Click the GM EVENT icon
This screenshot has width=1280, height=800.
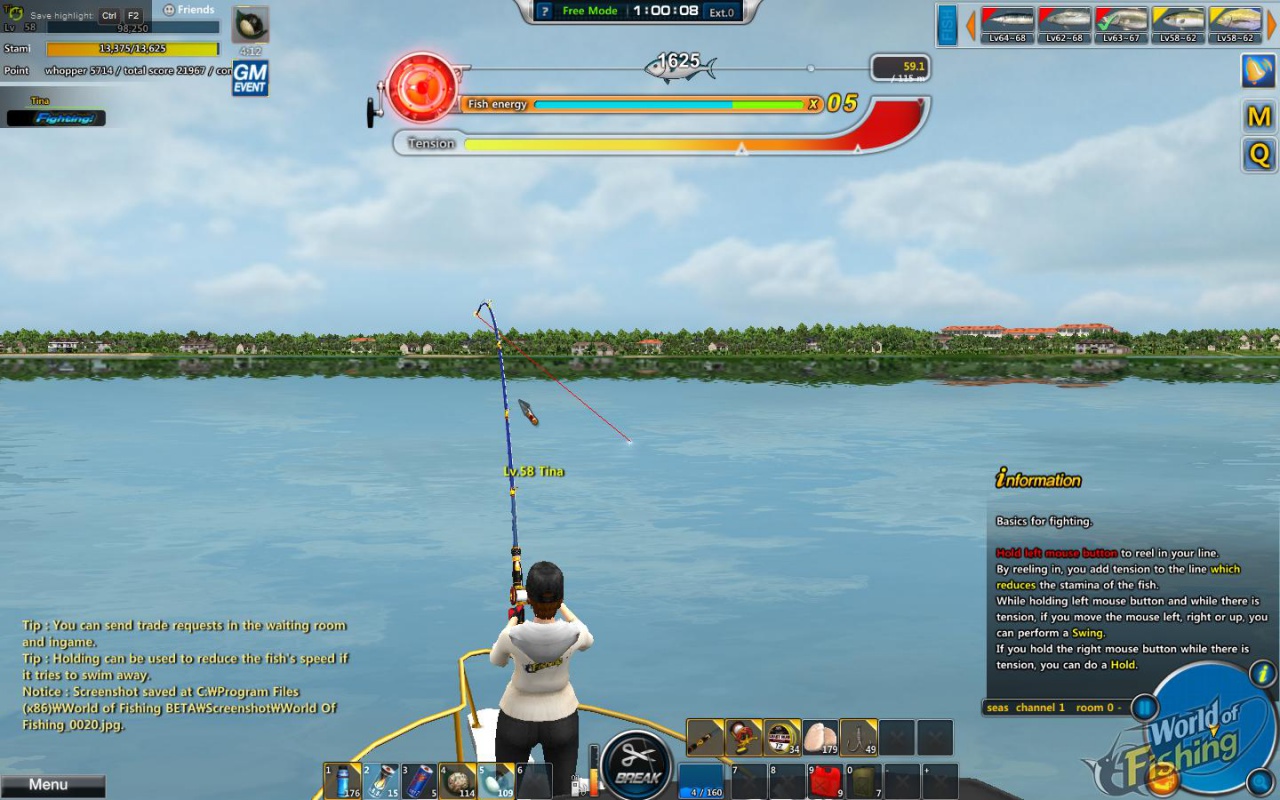[250, 78]
